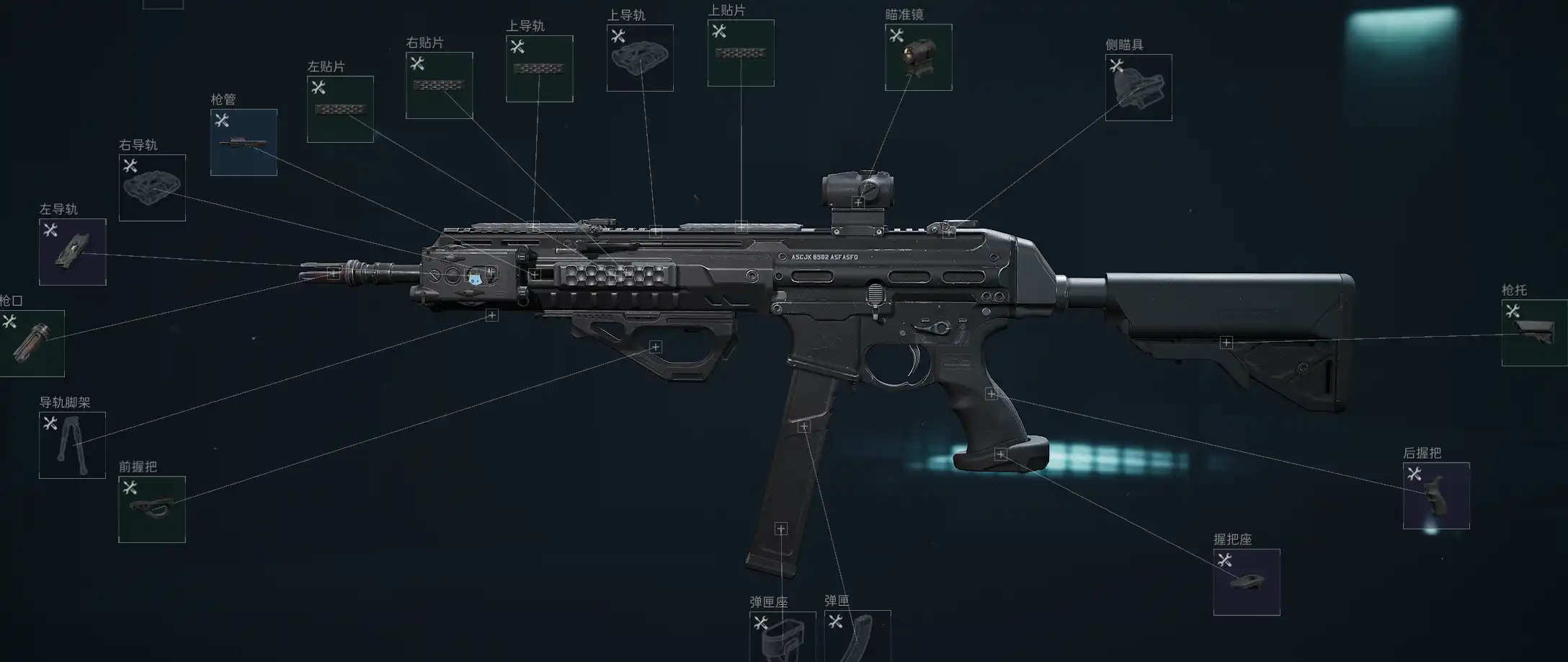Open the 上贴片 top patch slot
The image size is (1568, 662).
coord(741,53)
